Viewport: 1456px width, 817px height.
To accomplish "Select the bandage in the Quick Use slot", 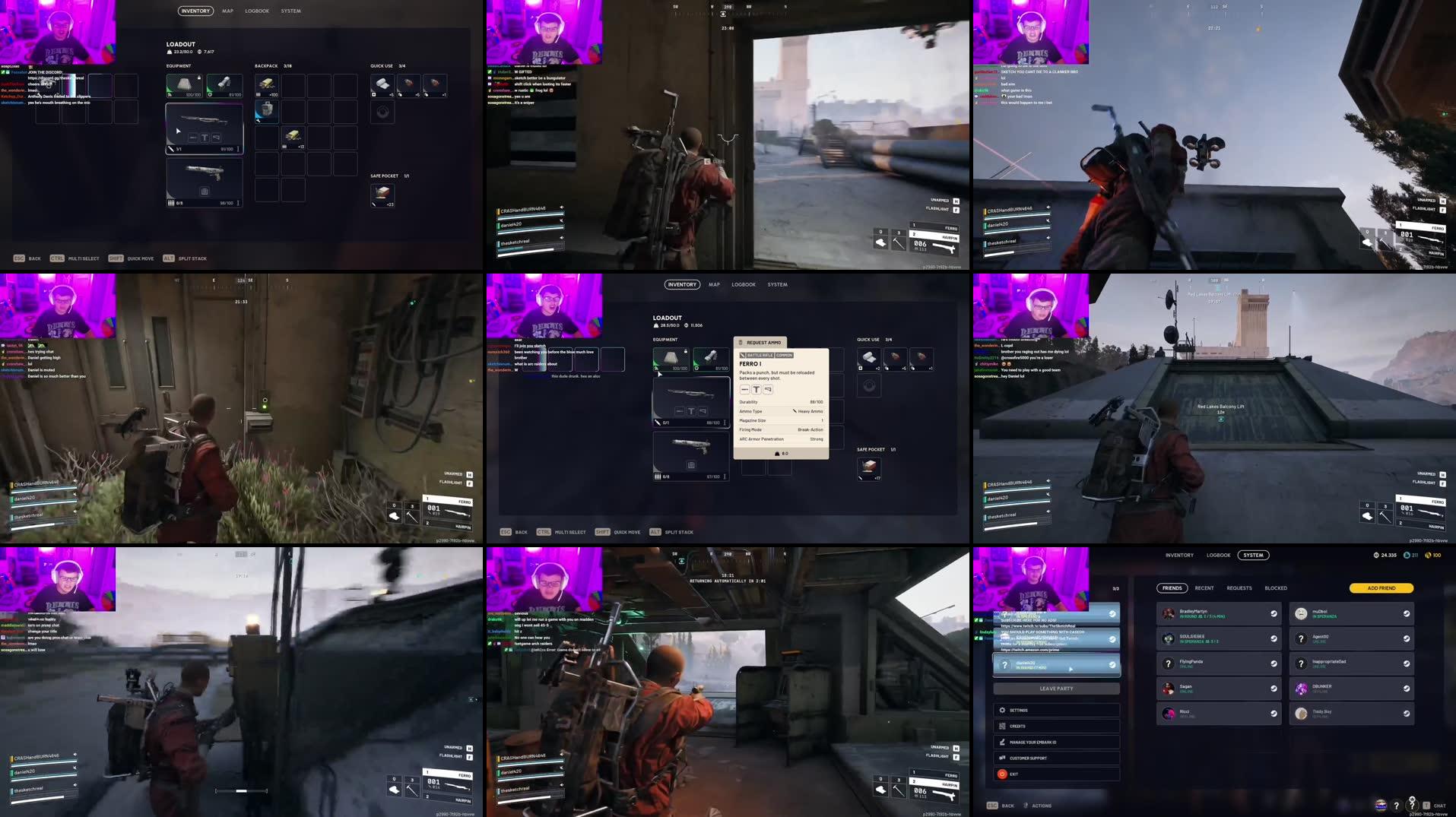I will [x=868, y=359].
